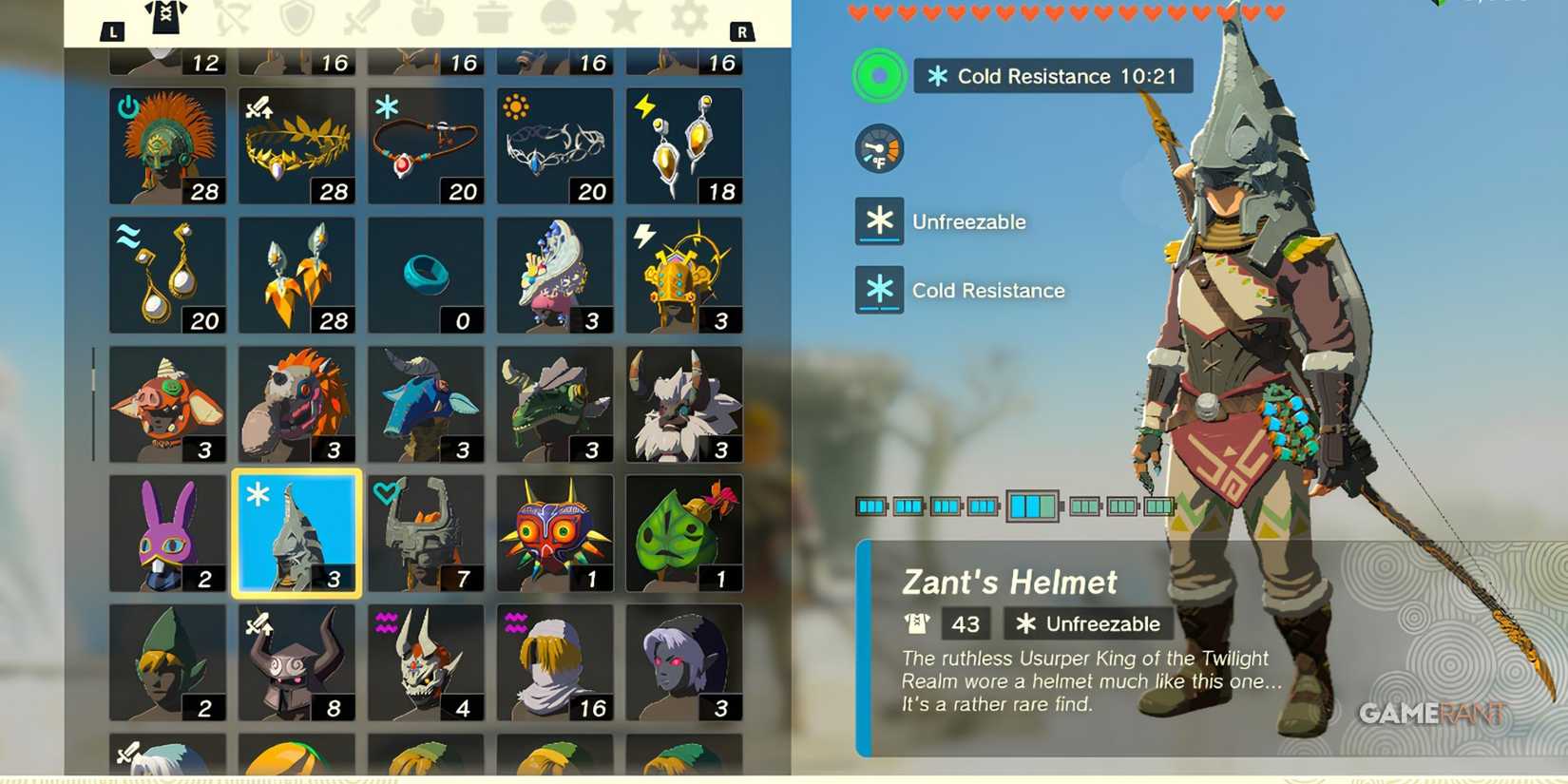Click the Cold Resistance snowflake effect icon
The image size is (1568, 784).
point(878,290)
